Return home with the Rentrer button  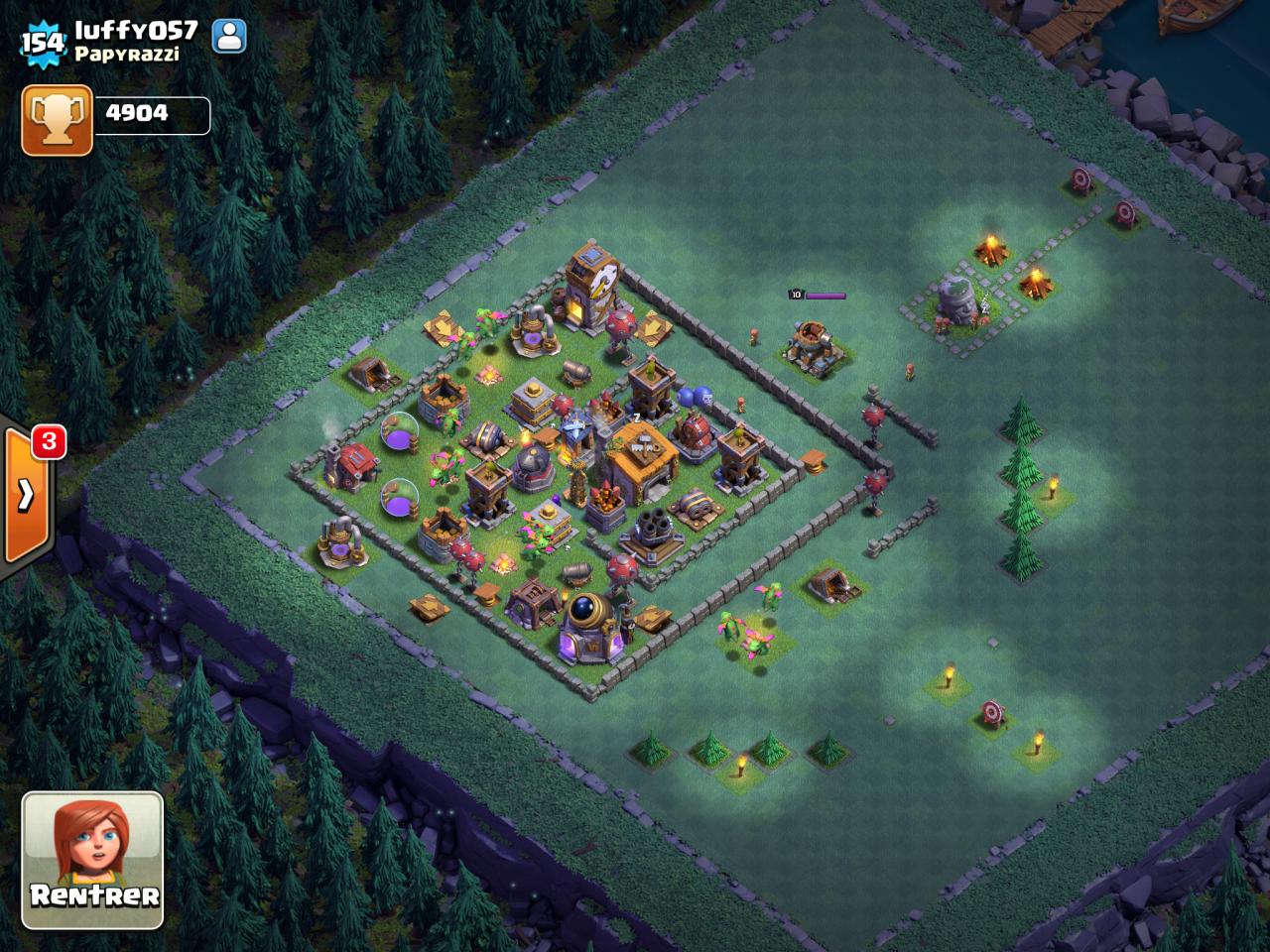click(x=92, y=859)
